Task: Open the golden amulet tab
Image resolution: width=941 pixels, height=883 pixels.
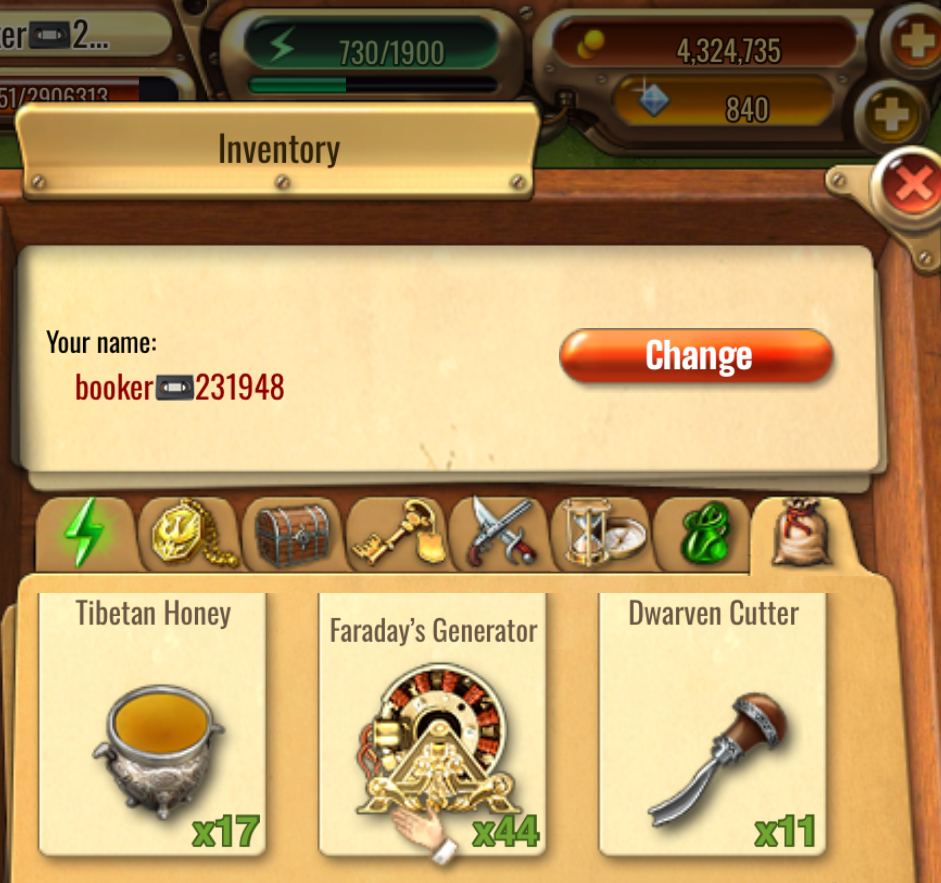Action: [190, 535]
